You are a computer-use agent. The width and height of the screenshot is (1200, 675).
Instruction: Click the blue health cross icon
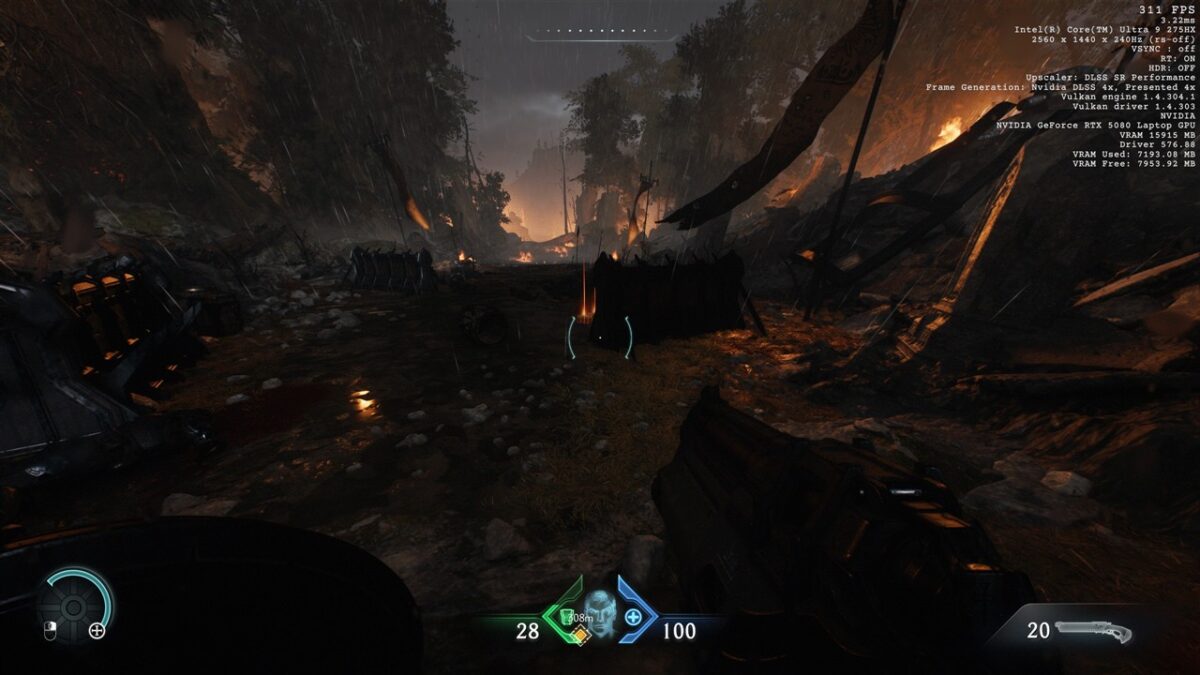[x=633, y=617]
